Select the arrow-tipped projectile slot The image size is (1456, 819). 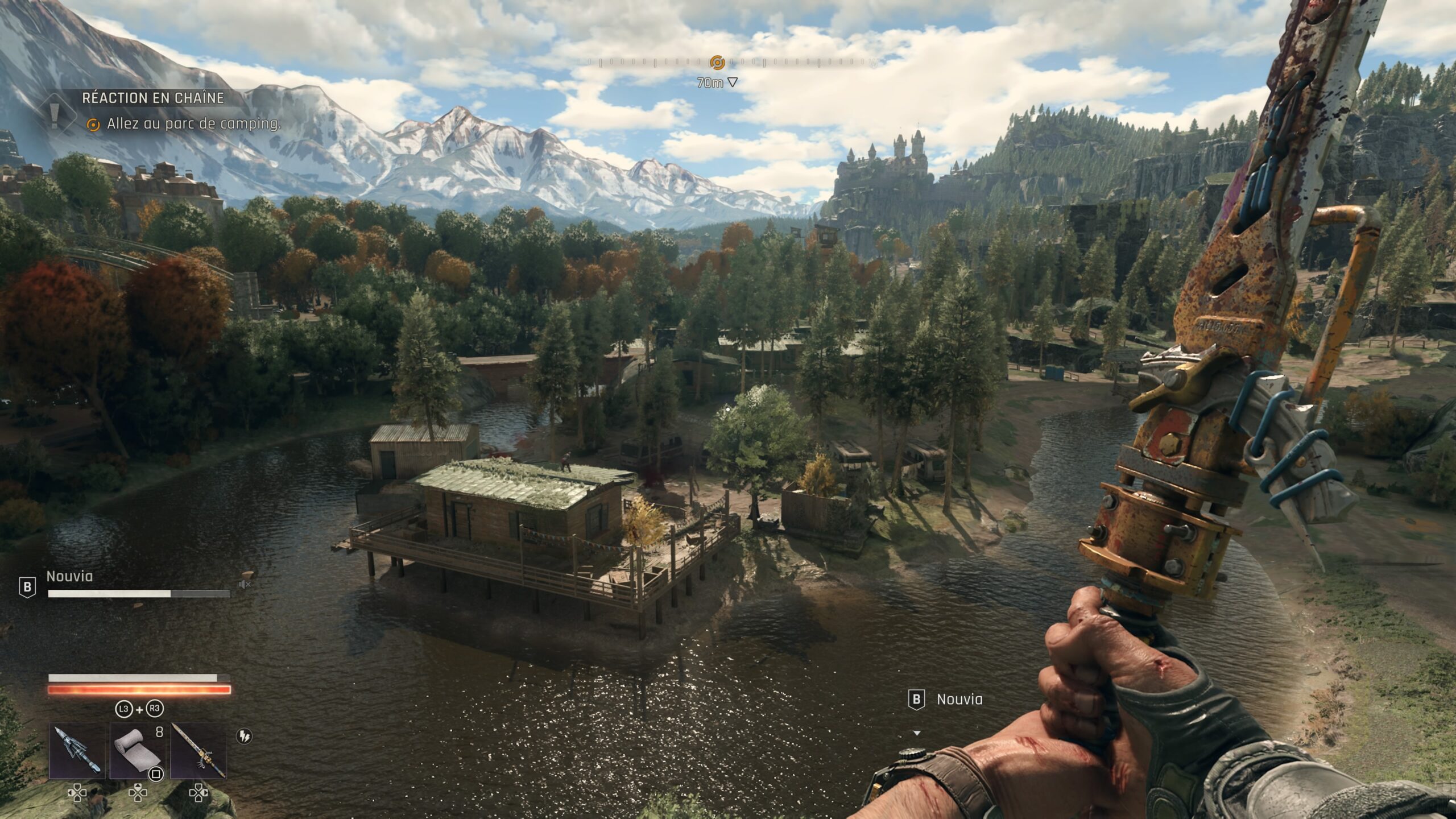(x=77, y=751)
